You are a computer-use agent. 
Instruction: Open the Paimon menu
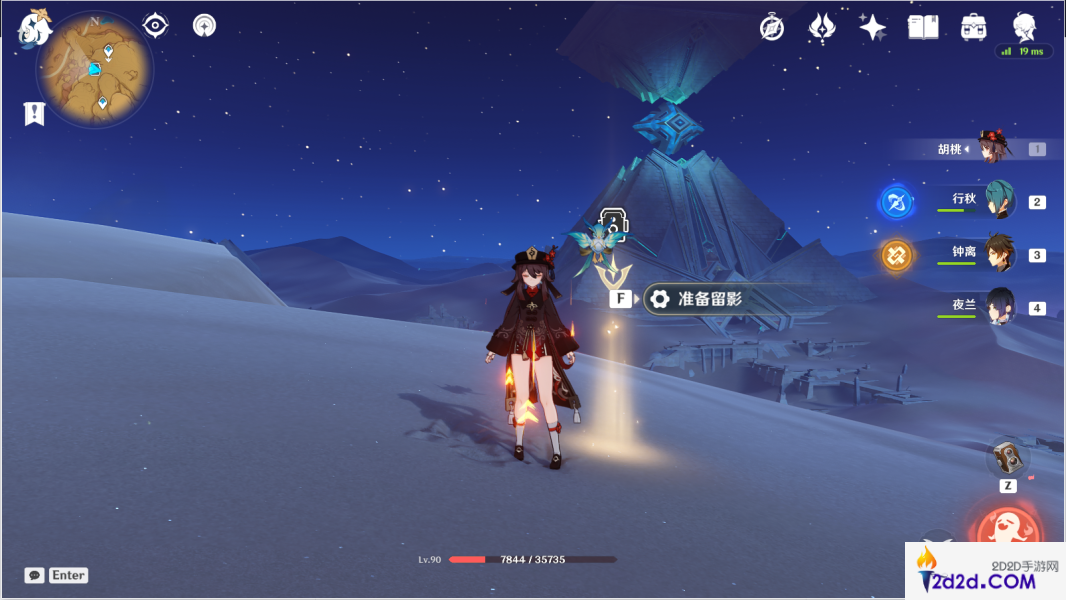click(35, 27)
